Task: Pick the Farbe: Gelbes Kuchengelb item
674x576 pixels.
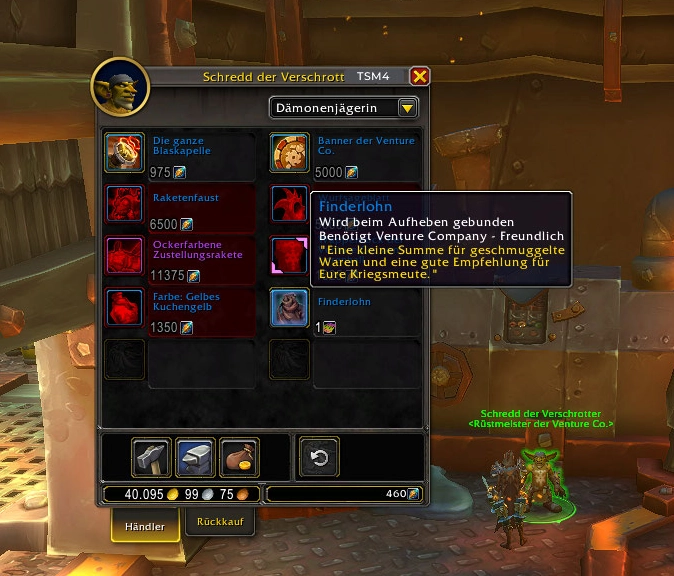Action: tap(124, 307)
